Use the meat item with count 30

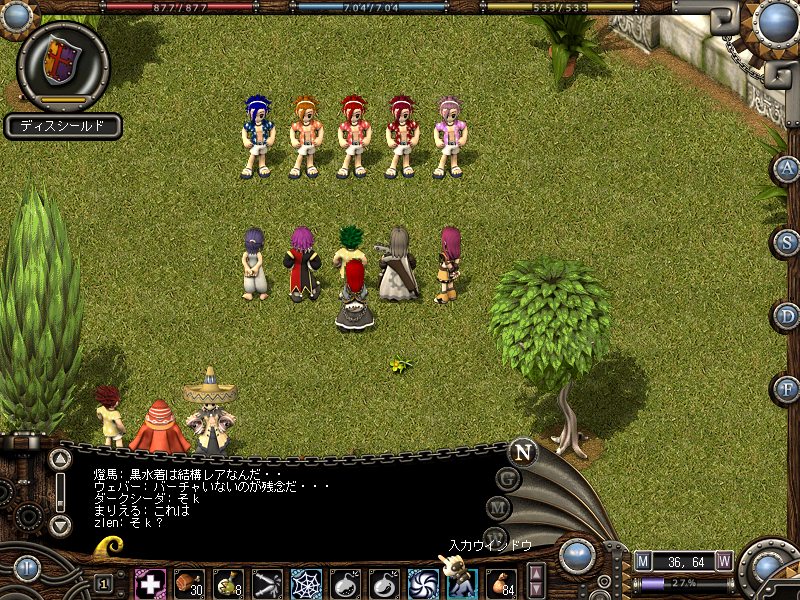[x=189, y=582]
